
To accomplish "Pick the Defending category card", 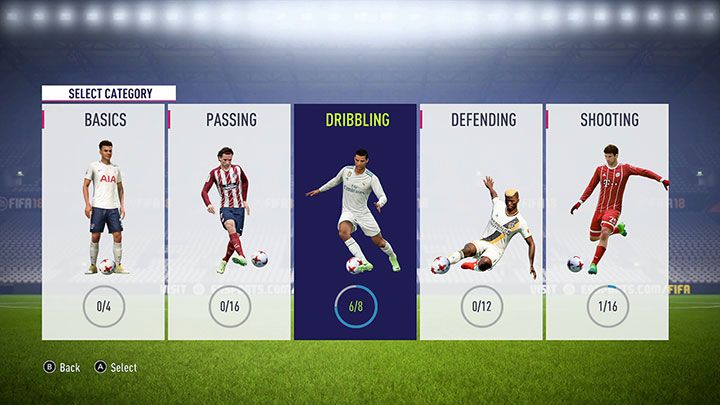I will [x=481, y=220].
